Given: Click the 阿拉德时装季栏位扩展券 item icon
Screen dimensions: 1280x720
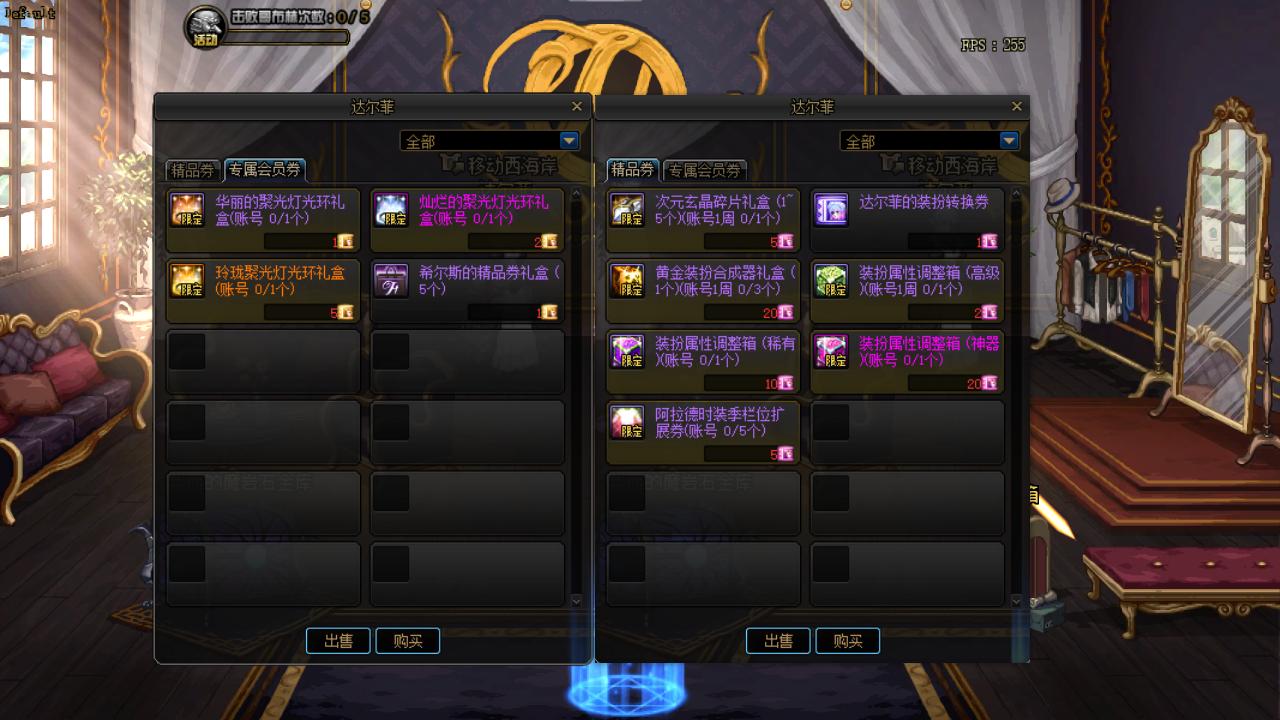Looking at the screenshot, I should (628, 424).
